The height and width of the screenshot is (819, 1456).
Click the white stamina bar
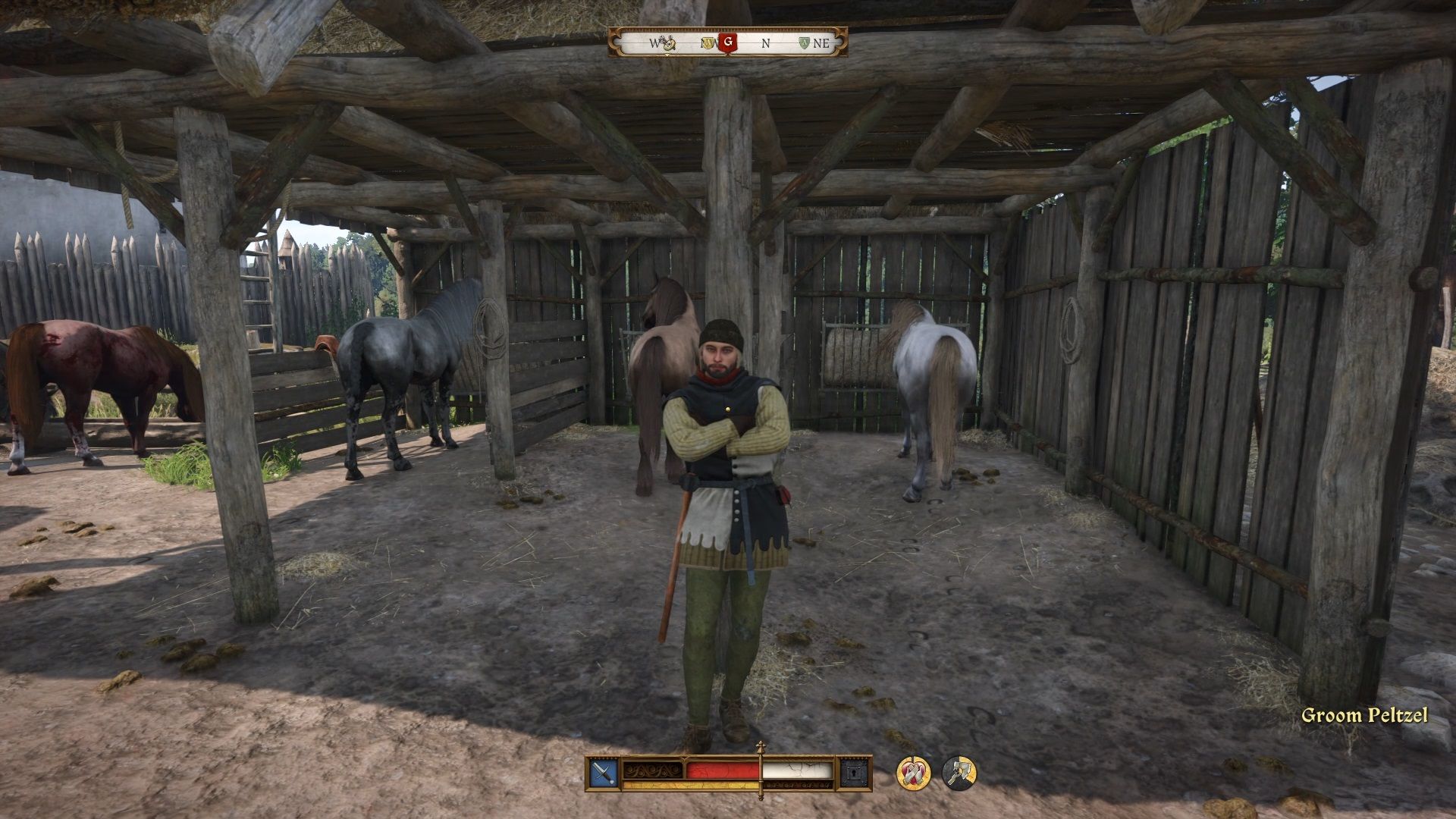pos(795,770)
